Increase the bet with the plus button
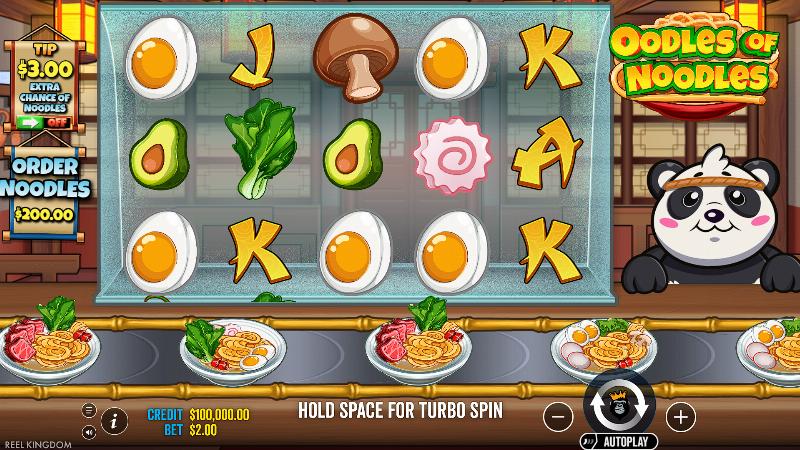This screenshot has width=800, height=450. pos(679,415)
